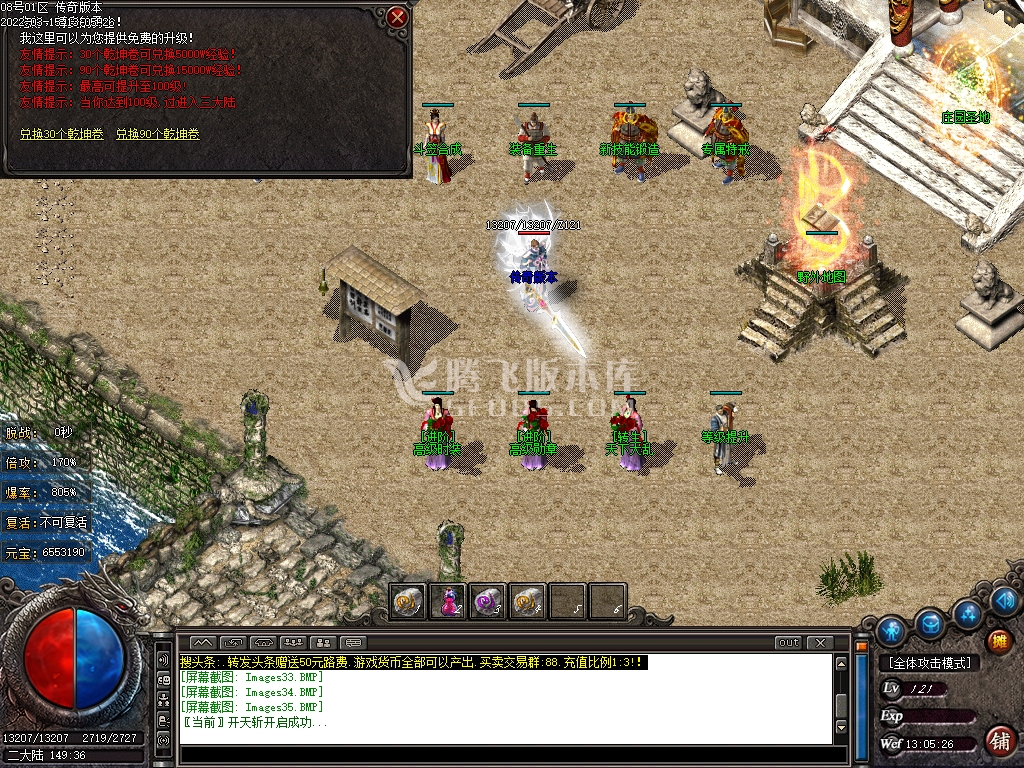Image resolution: width=1024 pixels, height=768 pixels.
Task: Choose the exchange 30 乾坤卷 link
Action: point(60,134)
